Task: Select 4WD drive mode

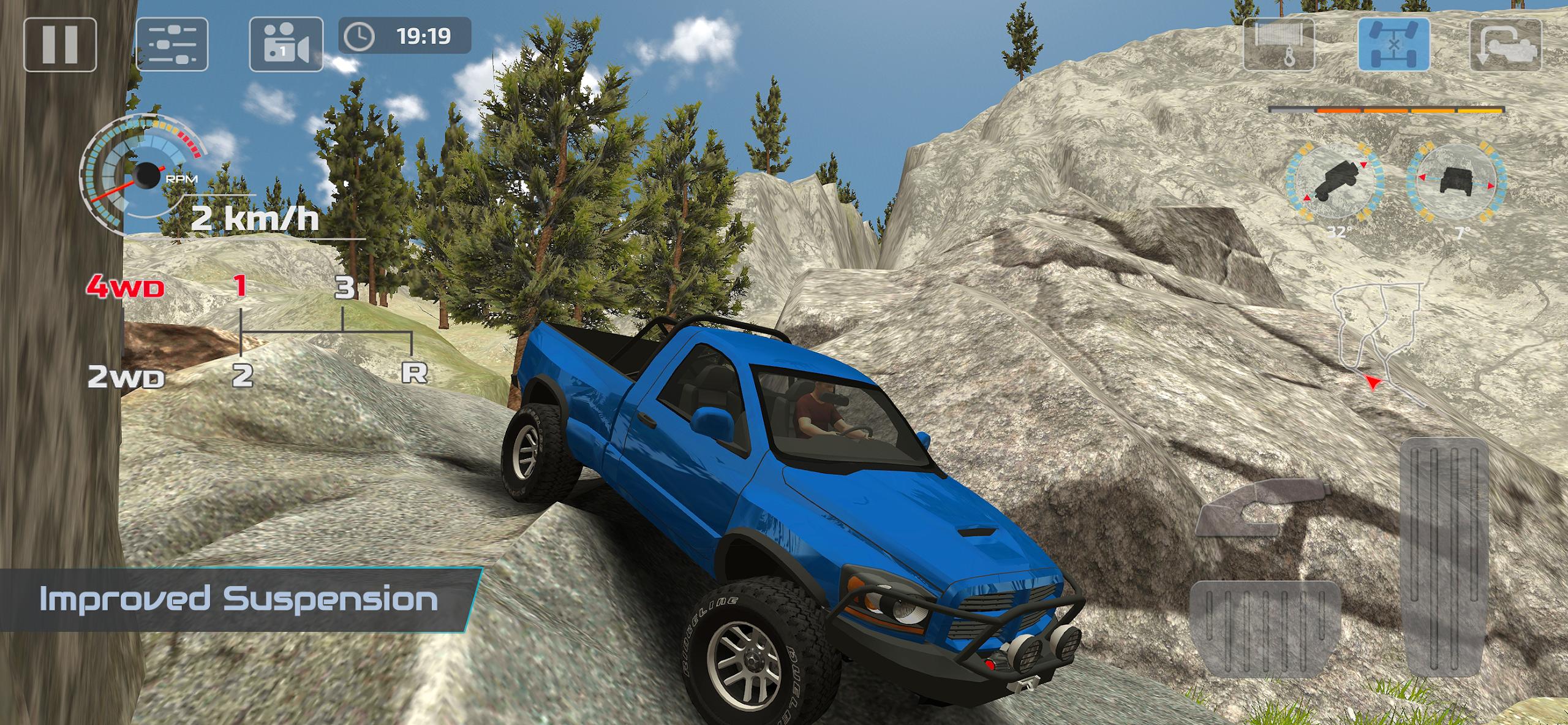Action: [126, 286]
